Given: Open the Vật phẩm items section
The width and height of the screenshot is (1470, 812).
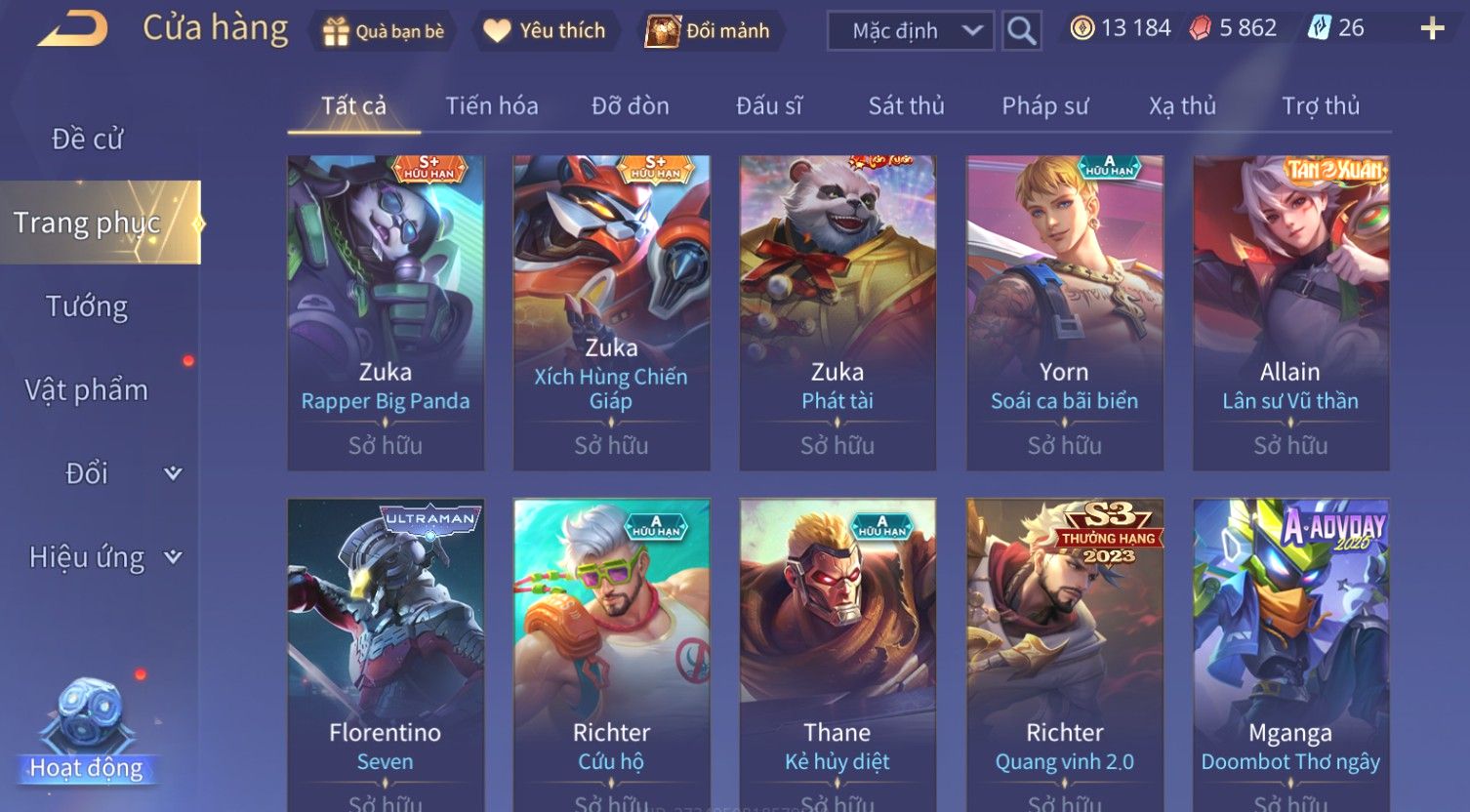Looking at the screenshot, I should pos(88,390).
